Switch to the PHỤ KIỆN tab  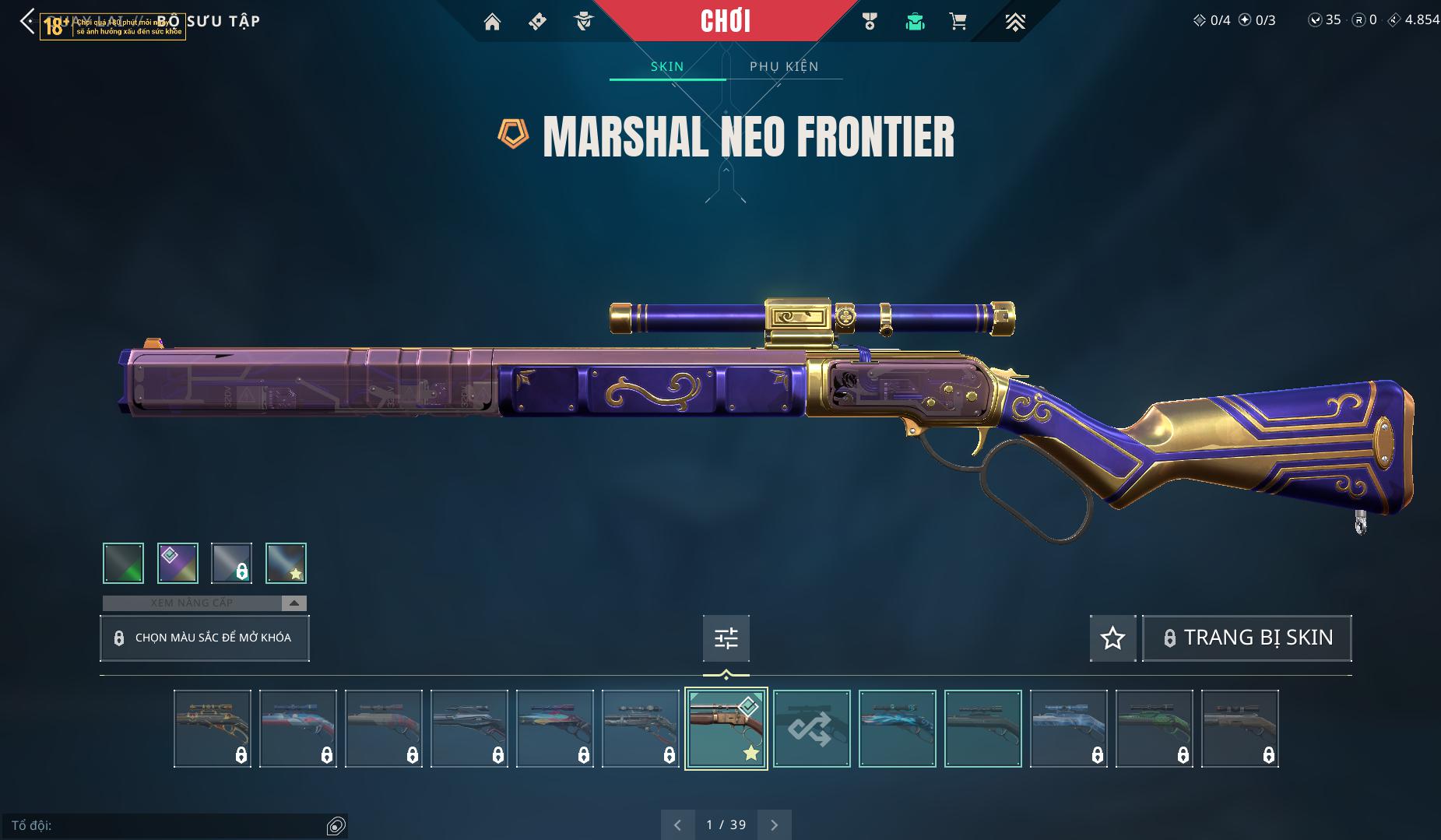tap(784, 66)
